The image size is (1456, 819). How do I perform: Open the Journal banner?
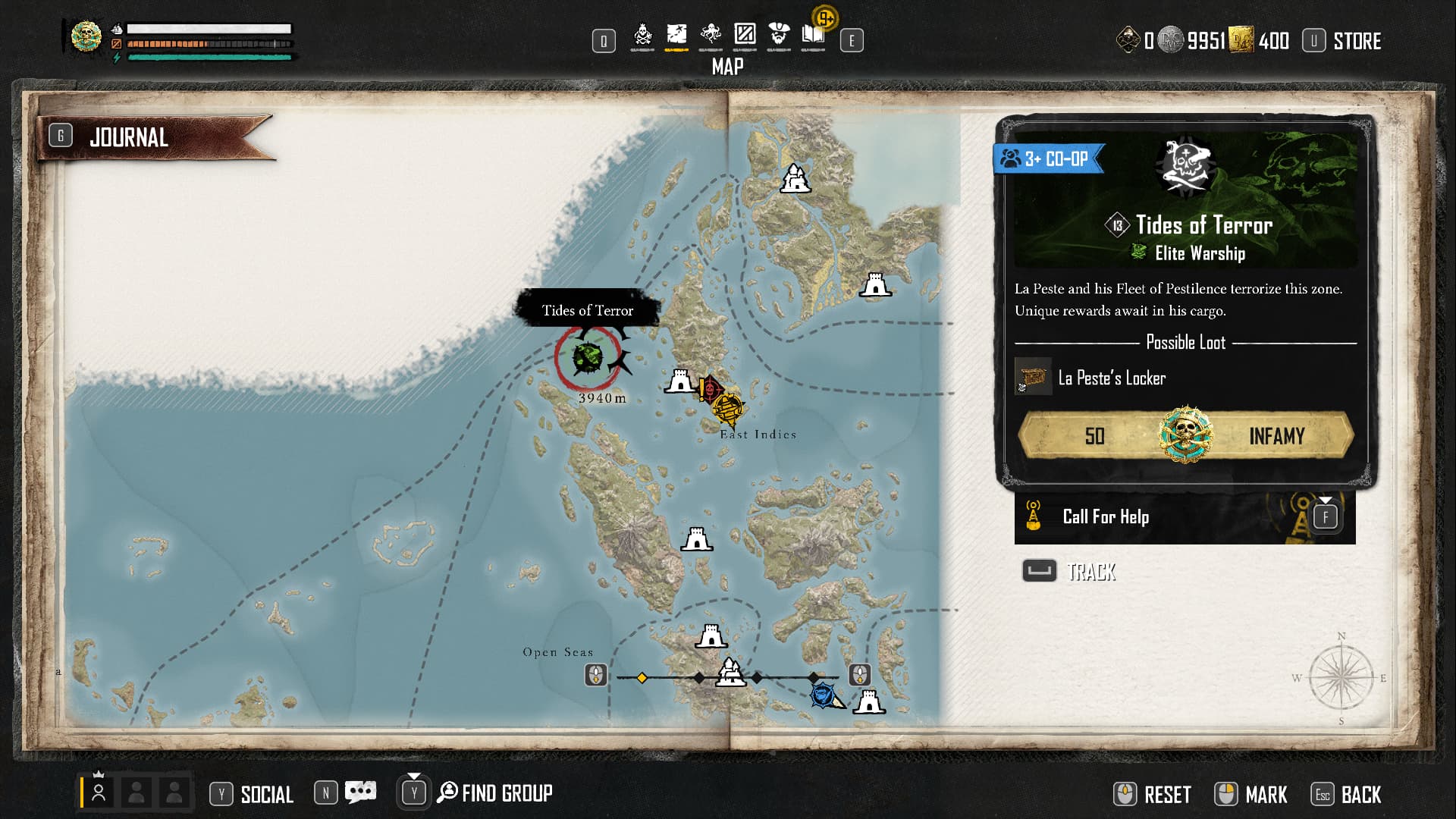point(129,137)
